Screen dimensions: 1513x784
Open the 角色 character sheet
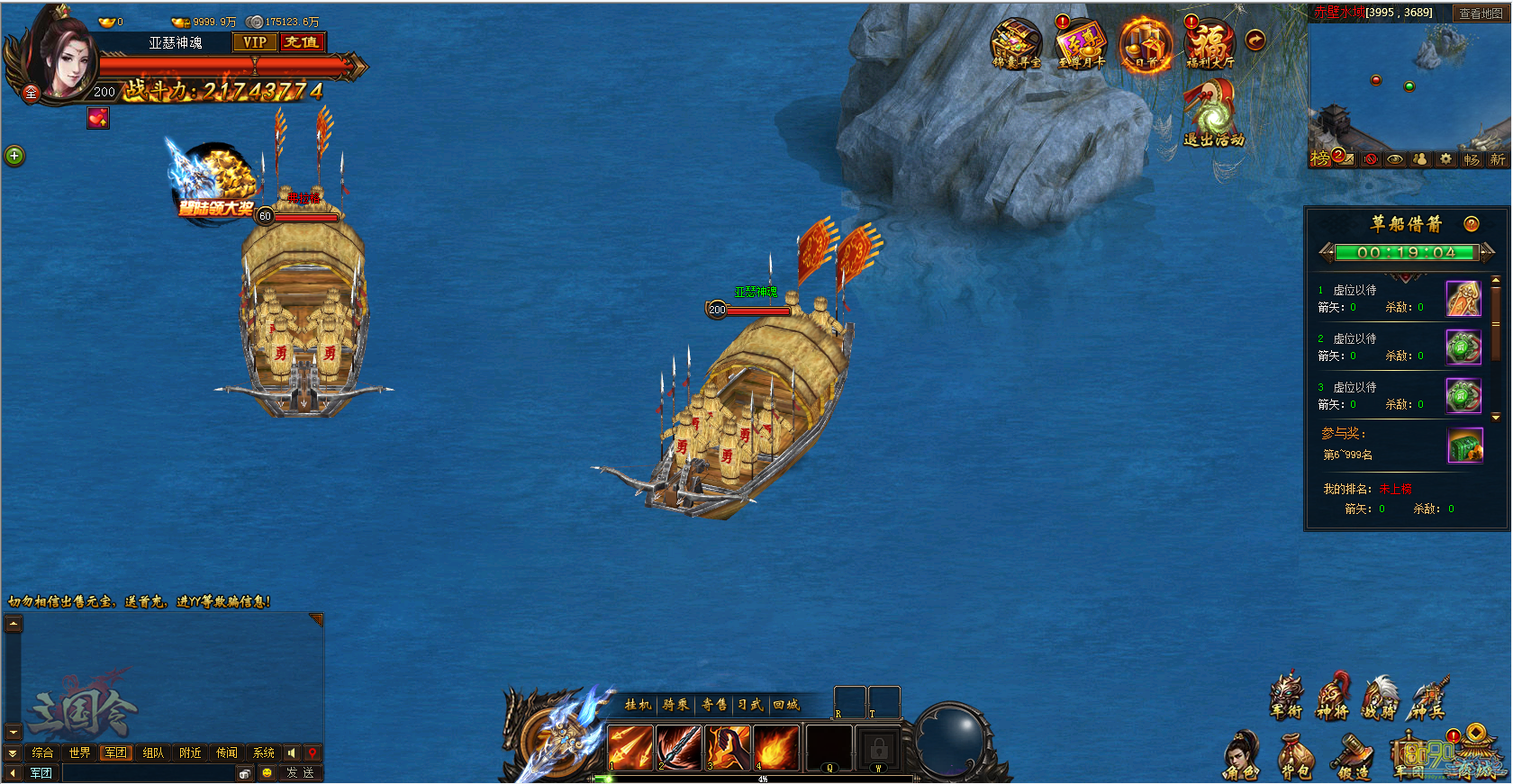pos(1241,756)
